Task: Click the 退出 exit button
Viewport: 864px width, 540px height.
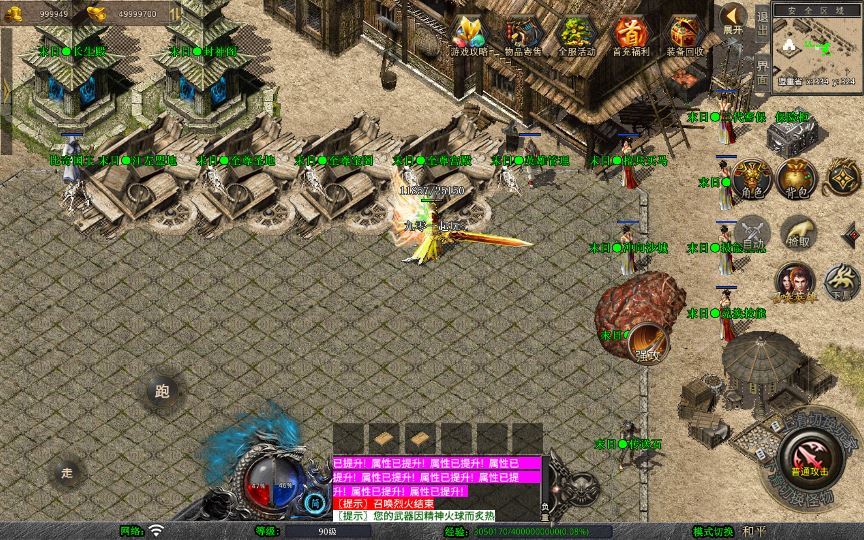Action: pos(762,20)
